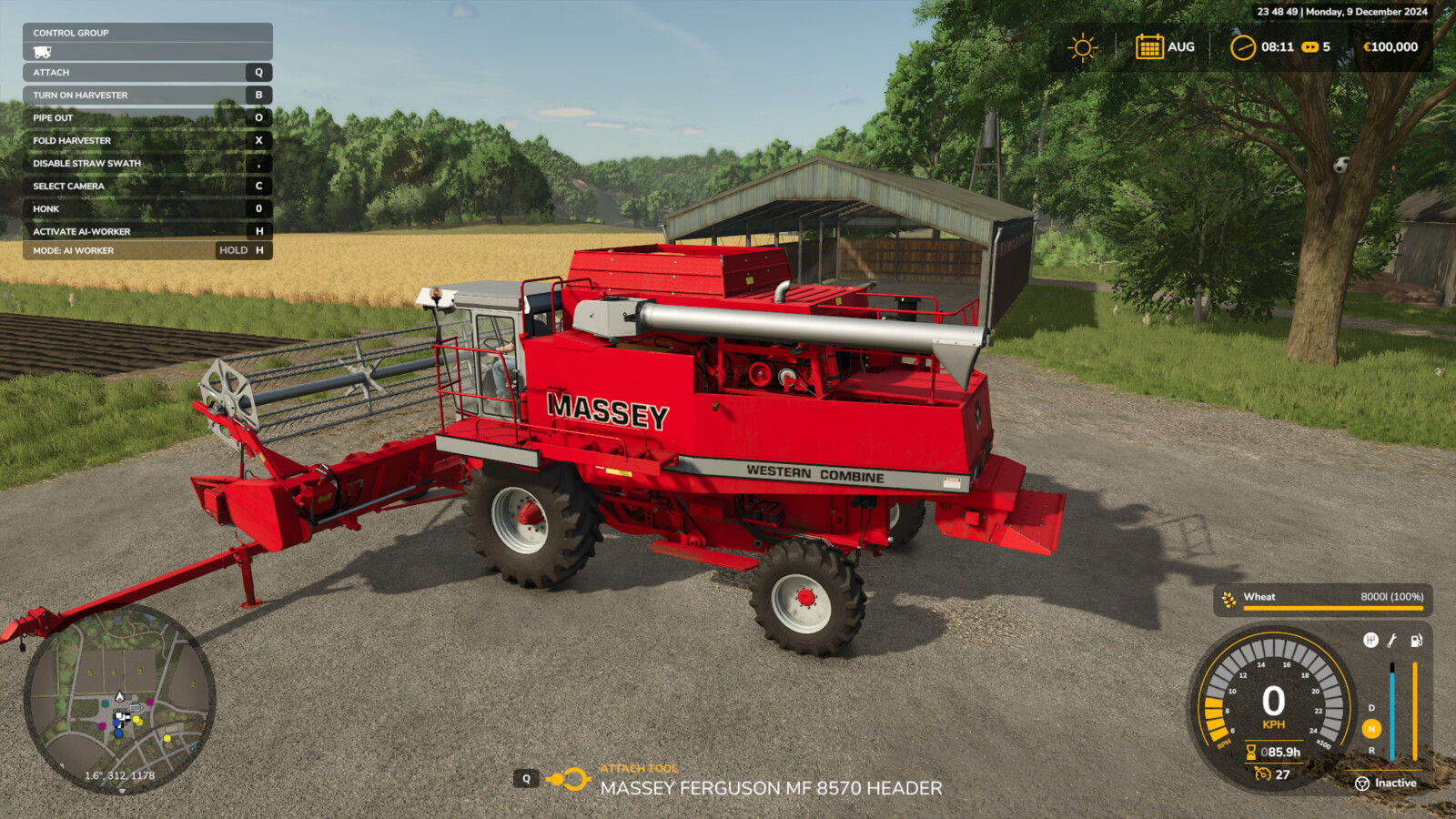Select D on the gear selector

tap(1371, 708)
